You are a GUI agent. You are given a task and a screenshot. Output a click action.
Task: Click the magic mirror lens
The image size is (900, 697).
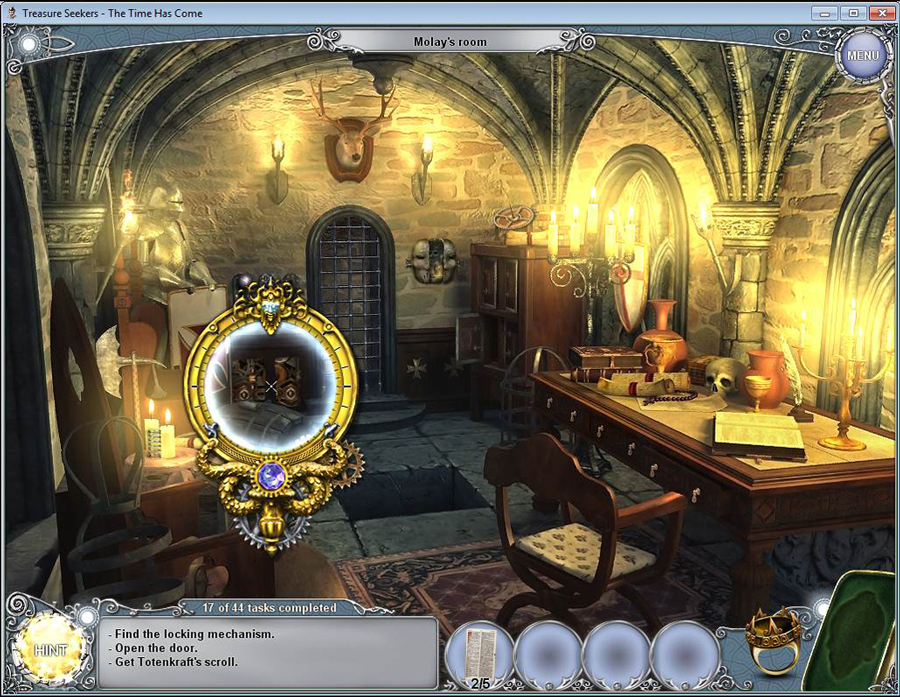[270, 384]
